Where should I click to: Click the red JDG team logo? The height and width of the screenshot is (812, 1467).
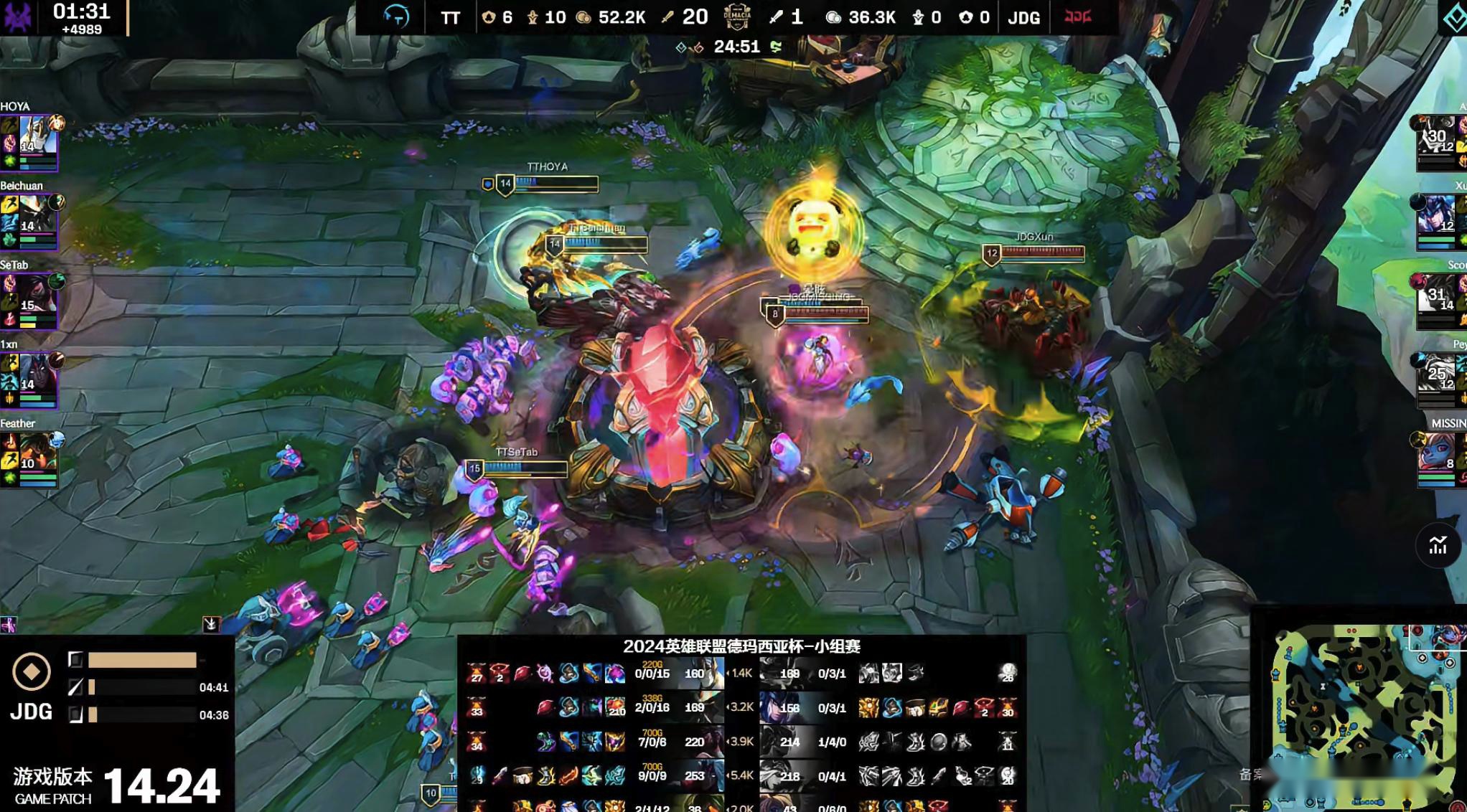tap(1077, 16)
